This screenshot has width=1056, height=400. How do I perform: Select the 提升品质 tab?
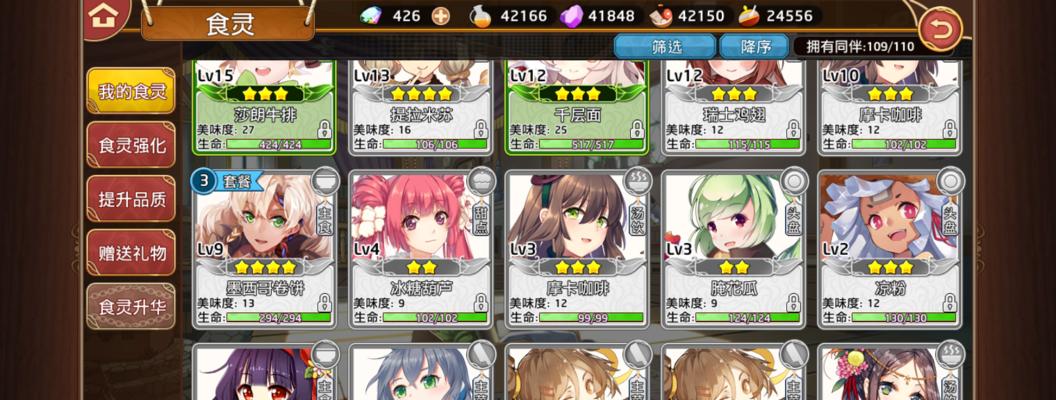[x=131, y=198]
